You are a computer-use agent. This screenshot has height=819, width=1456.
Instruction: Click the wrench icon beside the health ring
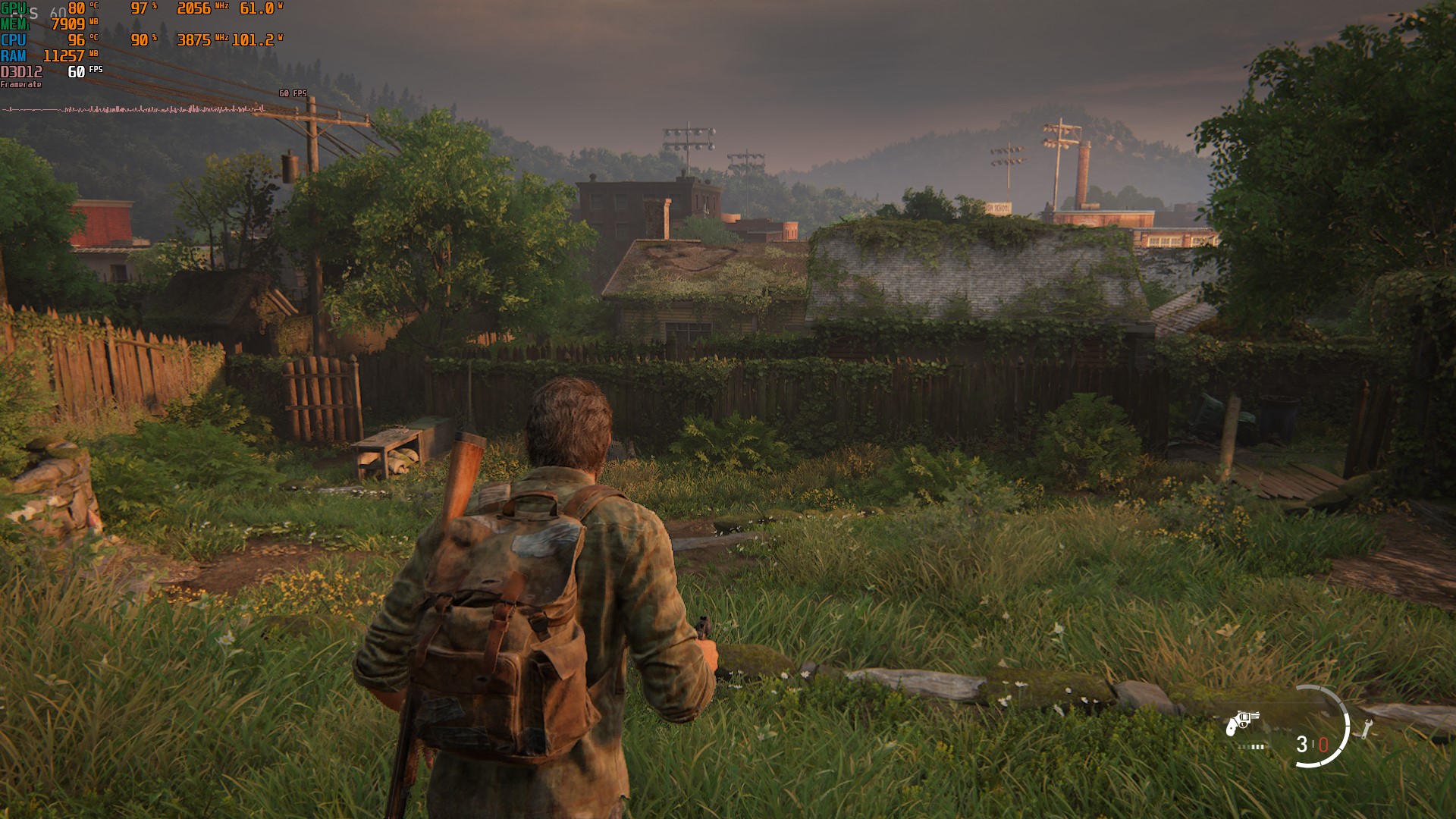pyautogui.click(x=1367, y=729)
